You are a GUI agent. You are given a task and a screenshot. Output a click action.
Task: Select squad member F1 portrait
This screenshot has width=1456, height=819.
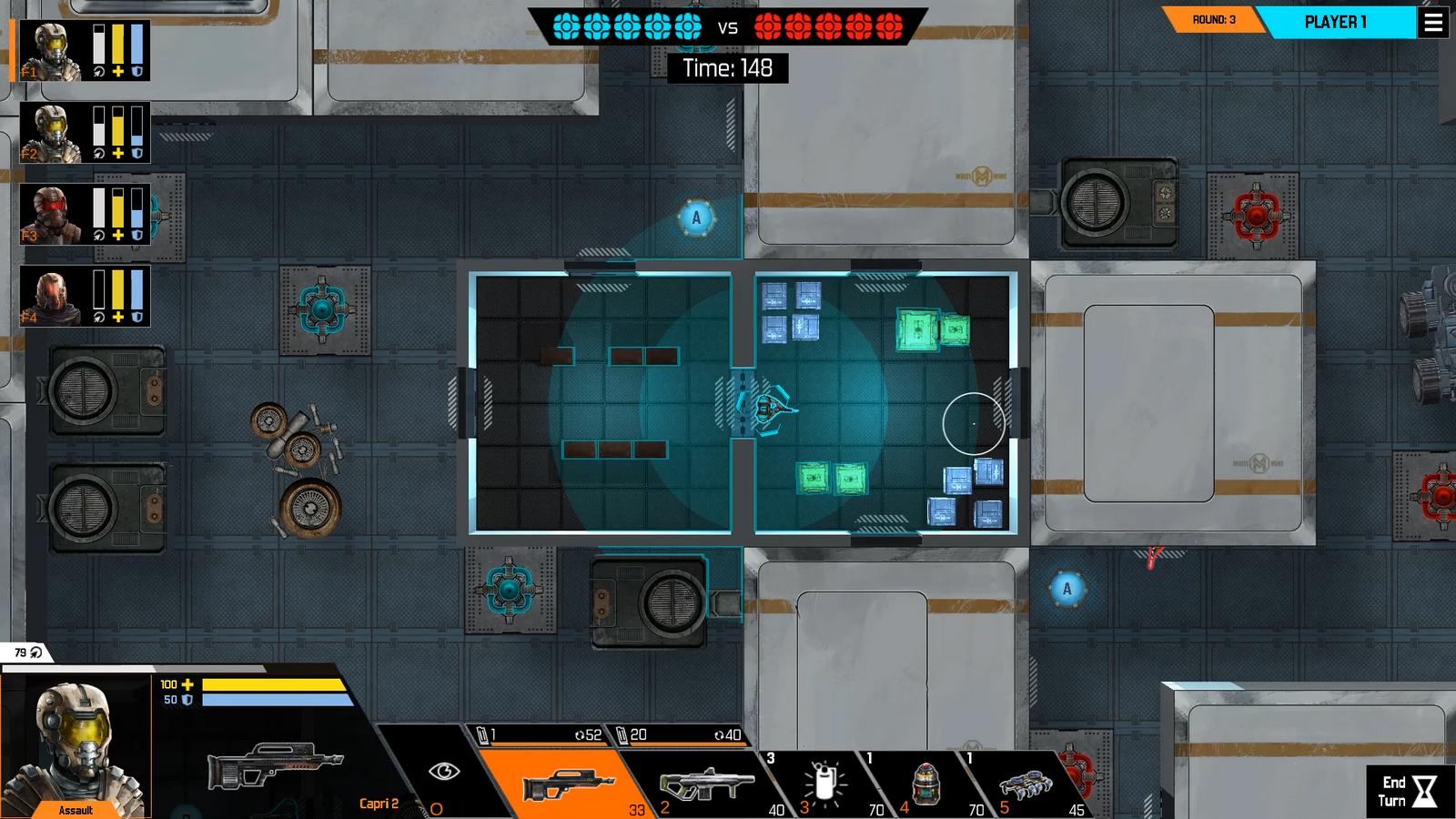(x=51, y=51)
